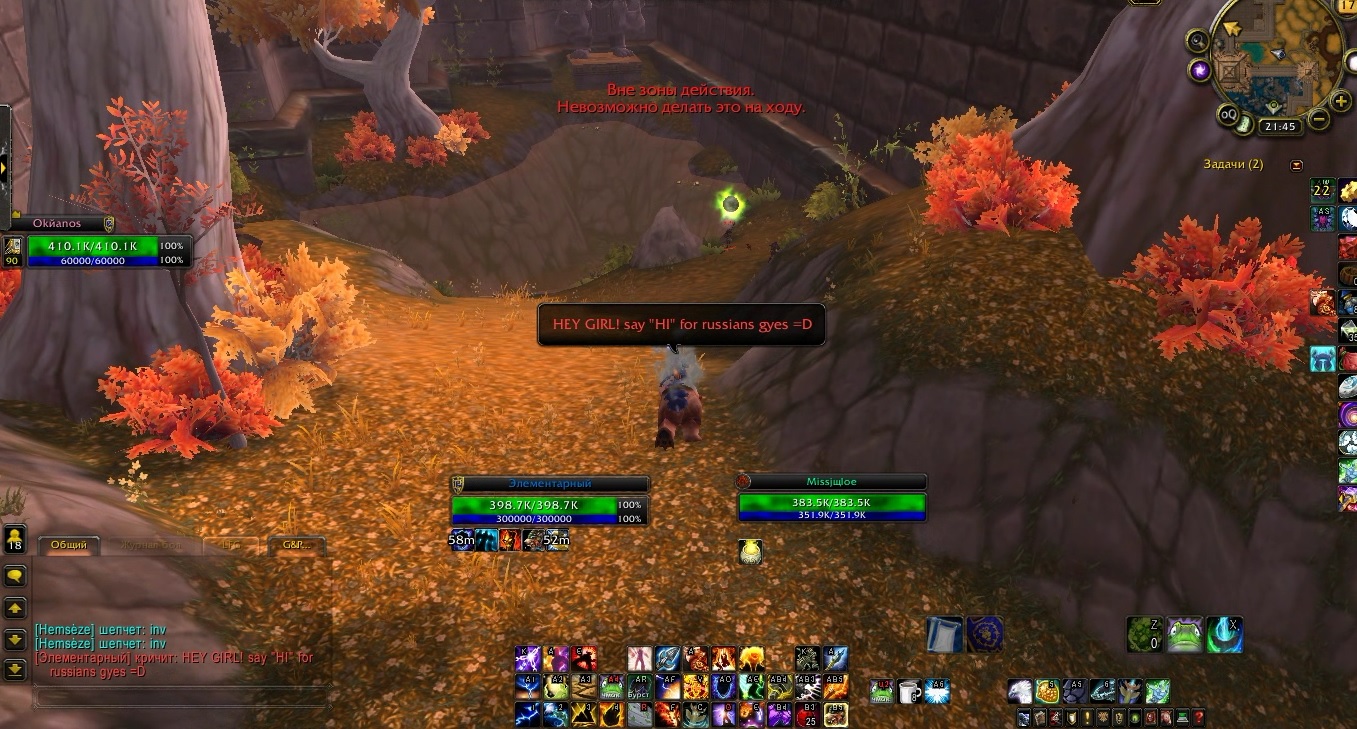Click the frog icon beside the Z totem

(1184, 634)
